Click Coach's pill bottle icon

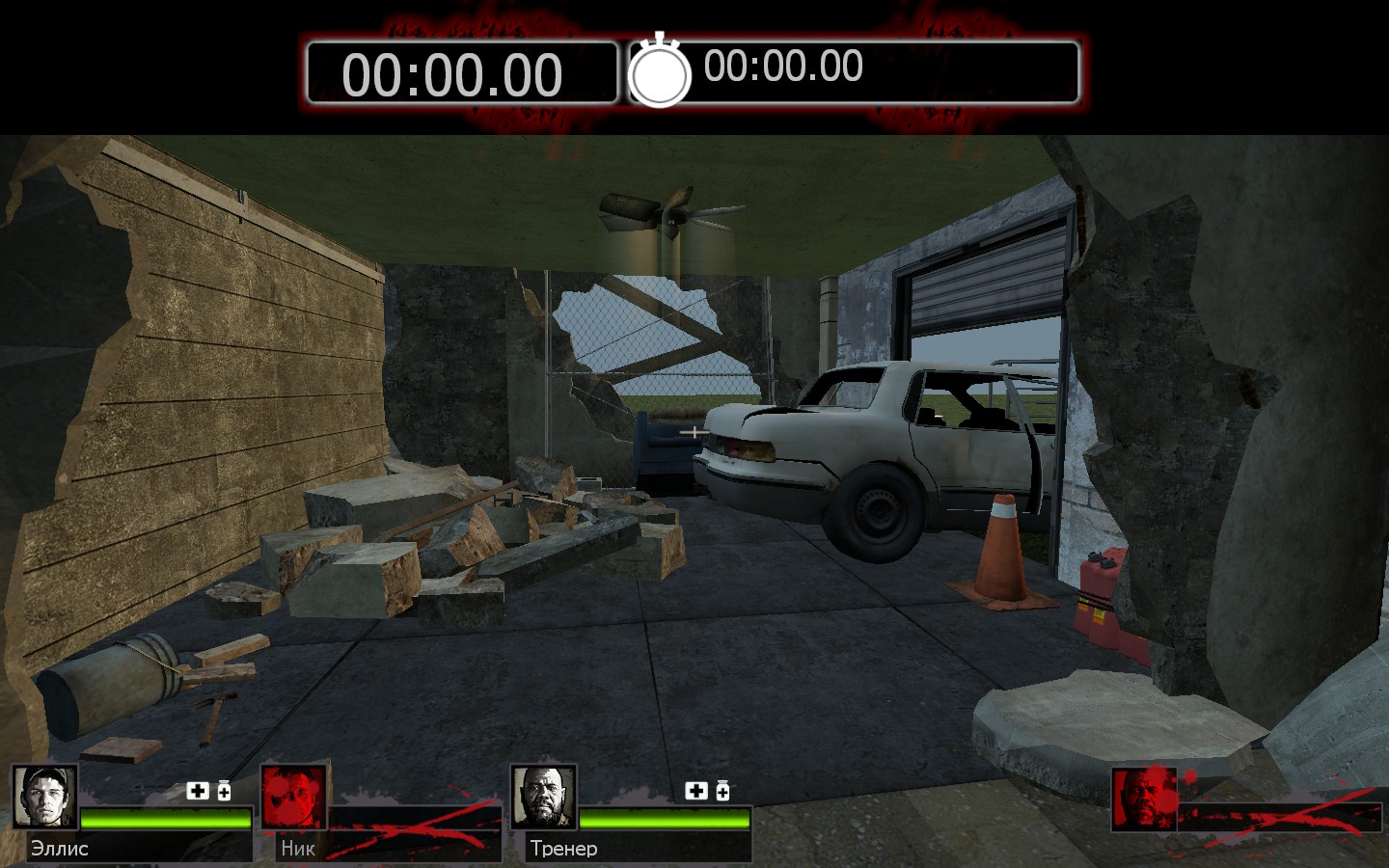(x=722, y=791)
